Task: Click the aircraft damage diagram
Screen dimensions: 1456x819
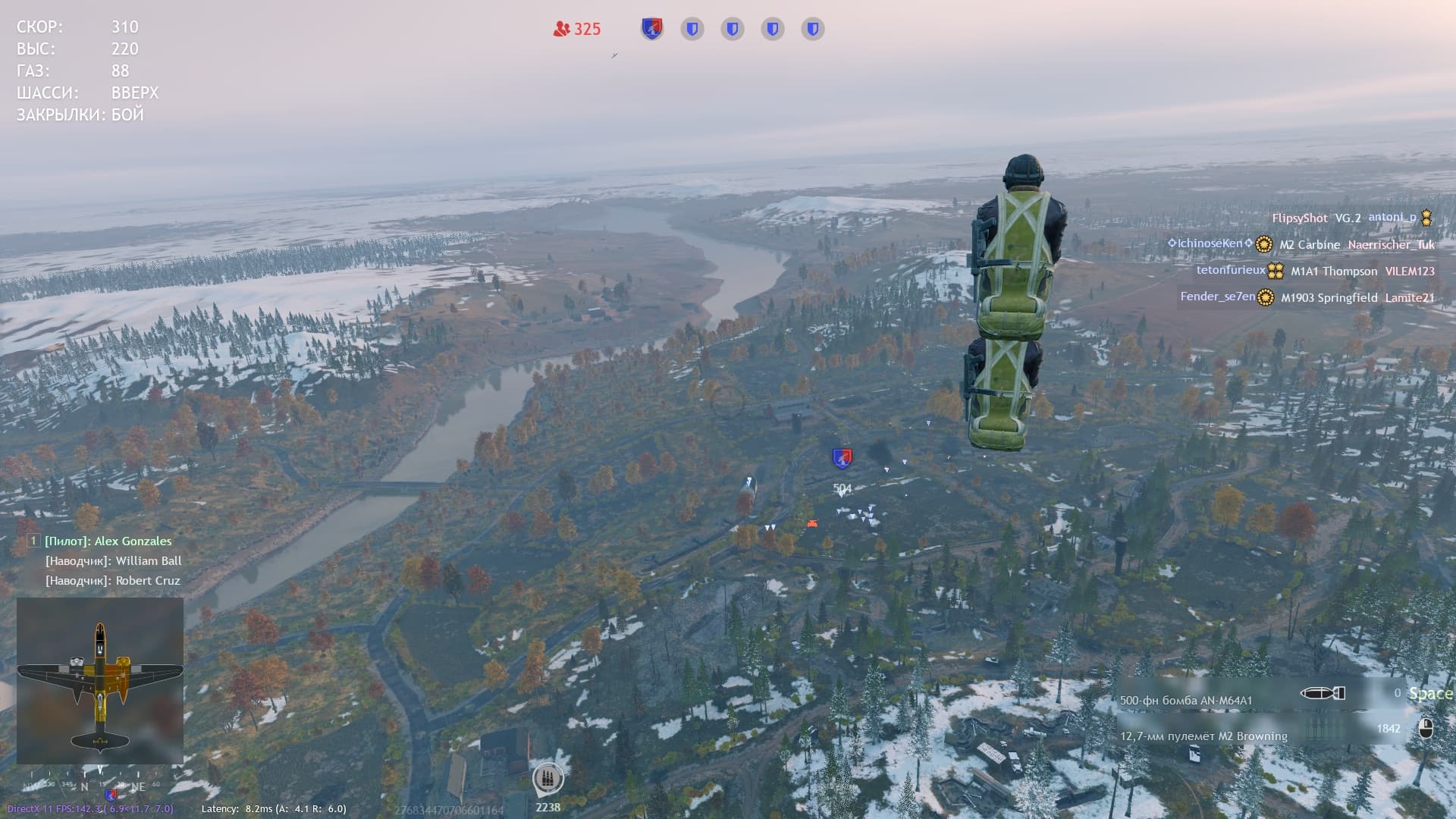Action: coord(100,680)
